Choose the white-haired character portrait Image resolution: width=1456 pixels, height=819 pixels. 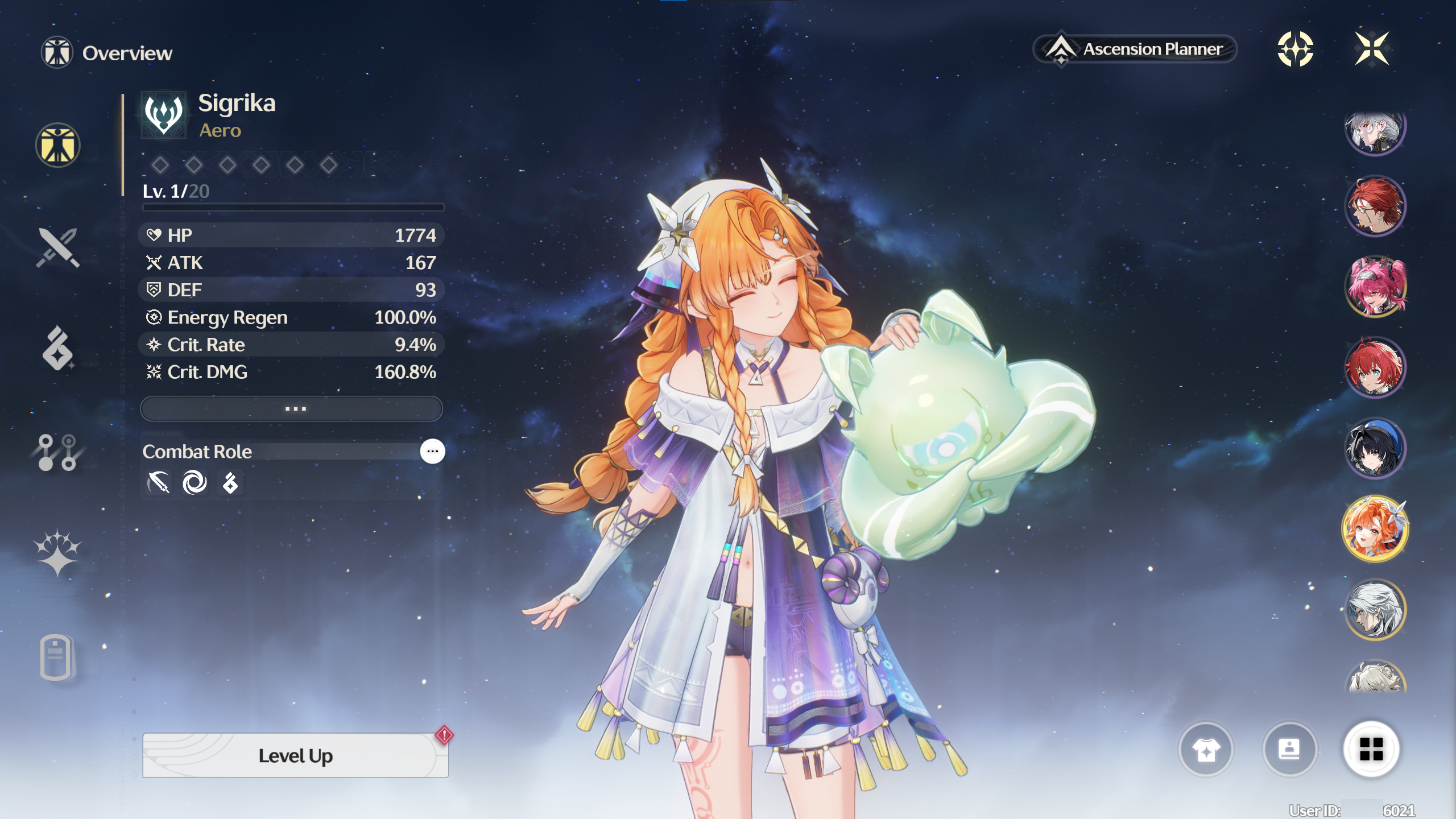click(x=1375, y=610)
